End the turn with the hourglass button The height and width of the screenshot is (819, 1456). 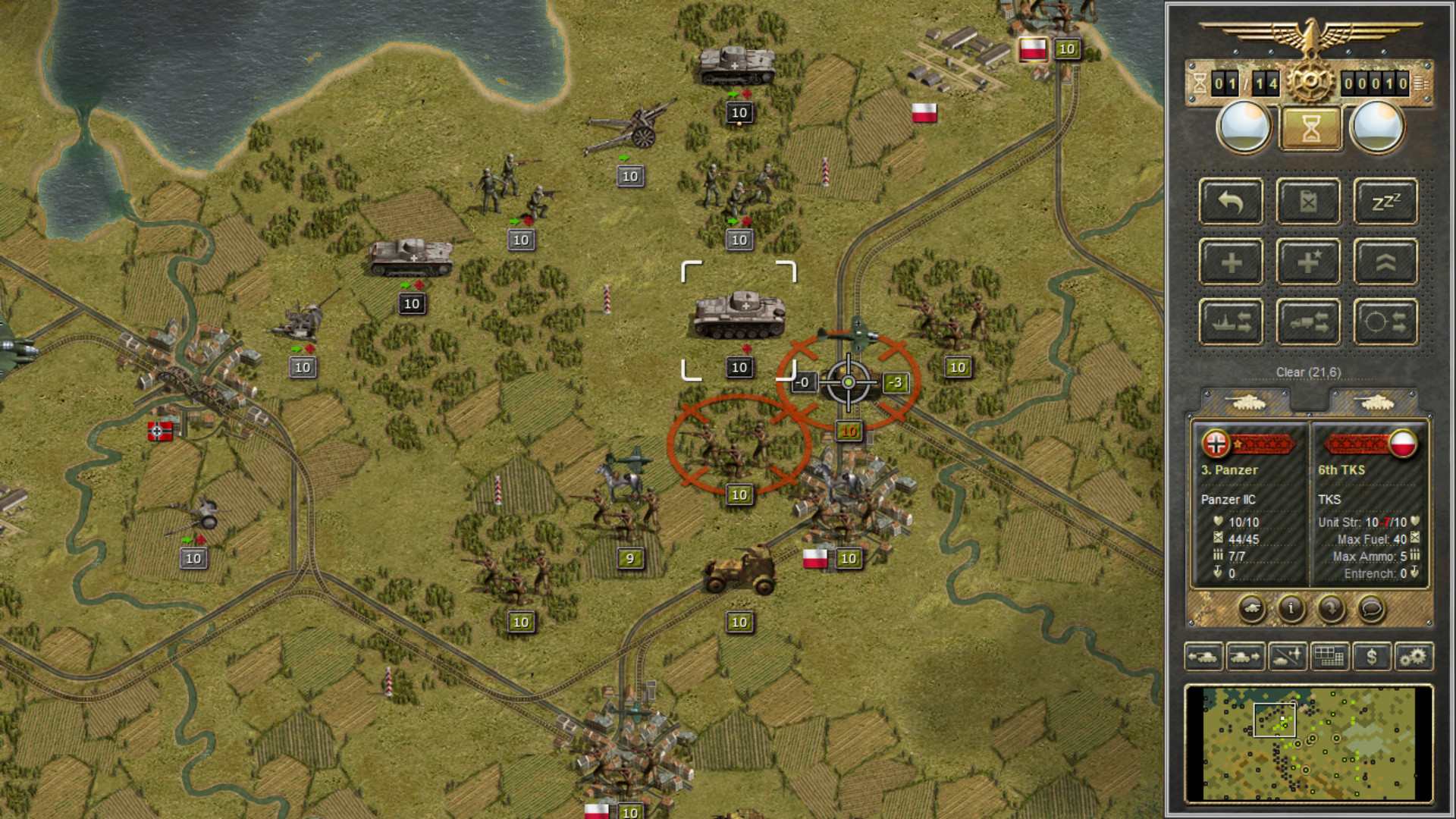point(1310,128)
